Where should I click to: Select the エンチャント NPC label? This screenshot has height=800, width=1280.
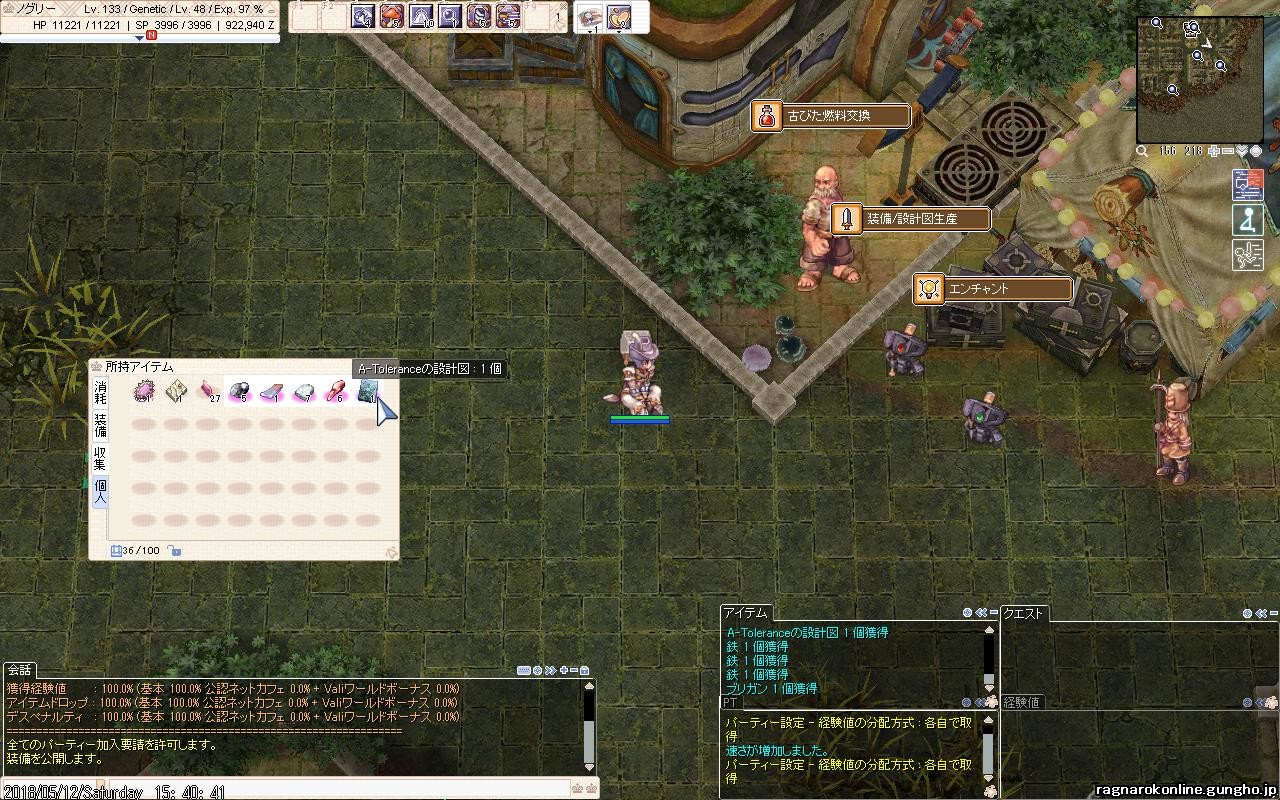[993, 289]
